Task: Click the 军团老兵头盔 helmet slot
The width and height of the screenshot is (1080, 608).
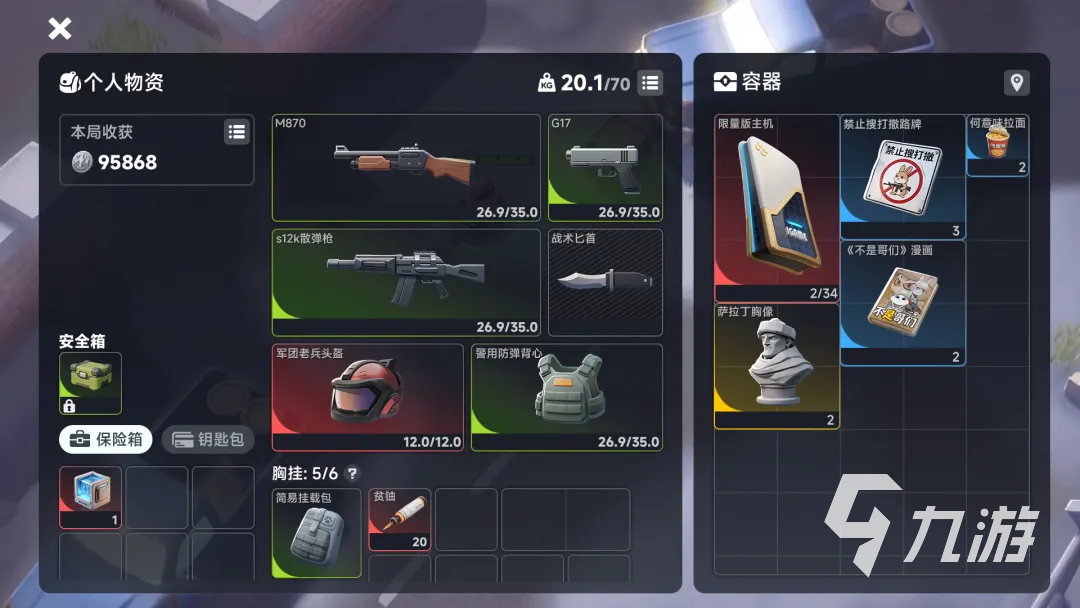Action: tap(367, 397)
